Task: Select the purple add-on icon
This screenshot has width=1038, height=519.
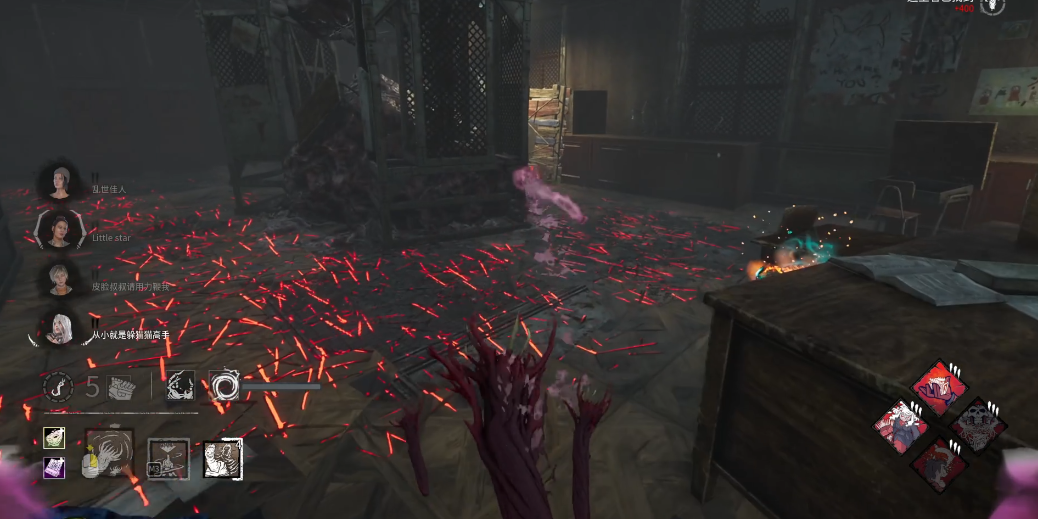Action: (54, 467)
